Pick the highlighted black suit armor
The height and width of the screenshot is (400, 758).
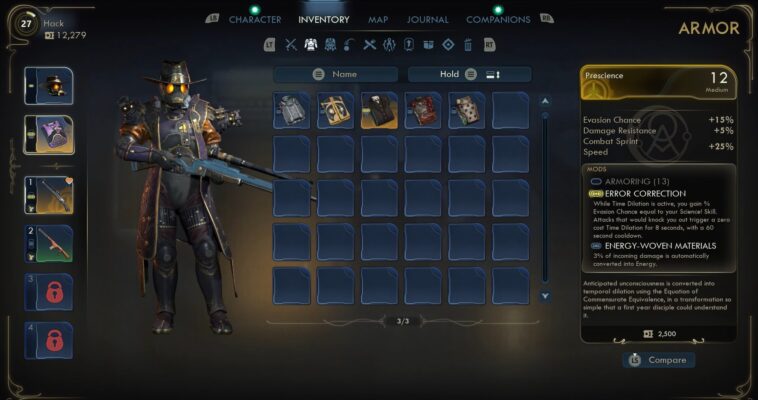pyautogui.click(x=379, y=111)
